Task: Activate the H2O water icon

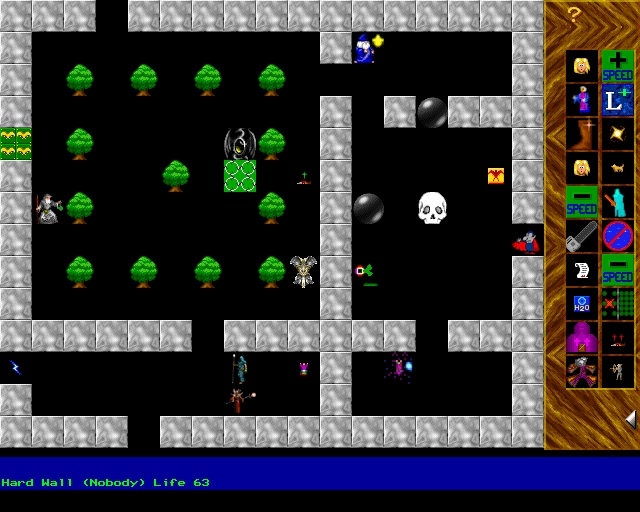Action: pos(581,304)
